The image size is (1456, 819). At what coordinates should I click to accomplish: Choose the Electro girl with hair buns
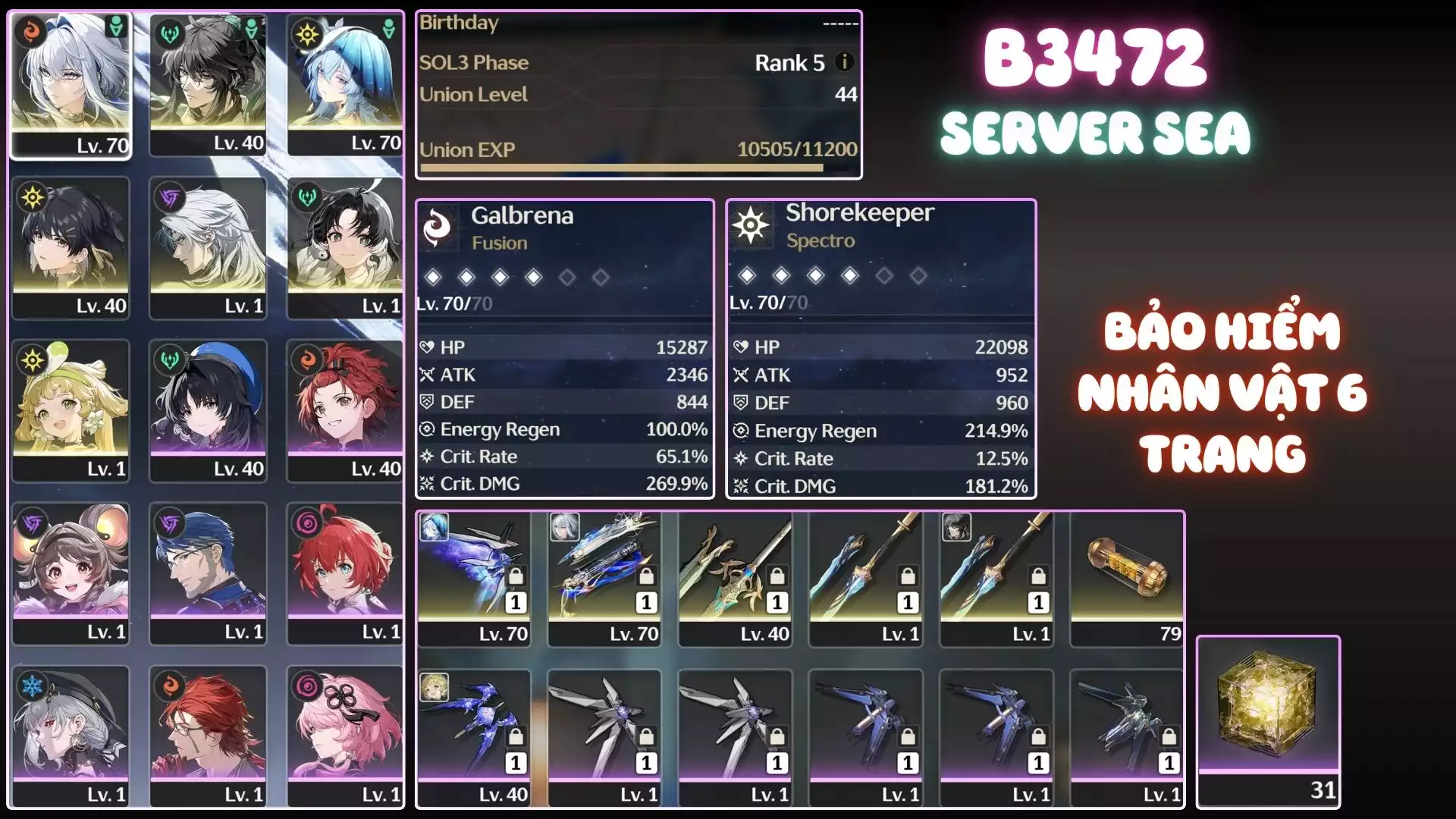point(71,573)
